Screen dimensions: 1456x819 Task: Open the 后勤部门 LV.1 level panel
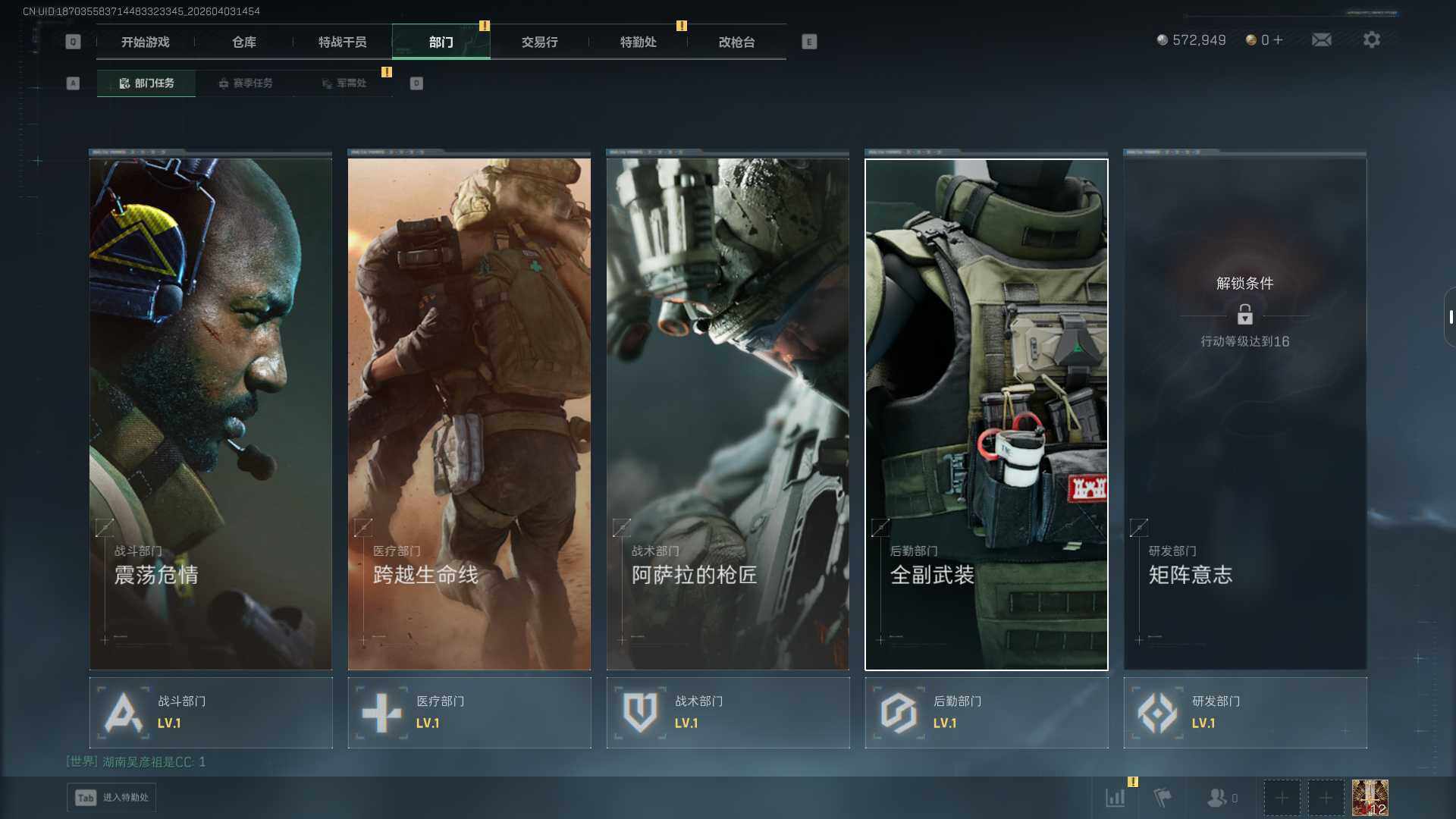[987, 713]
